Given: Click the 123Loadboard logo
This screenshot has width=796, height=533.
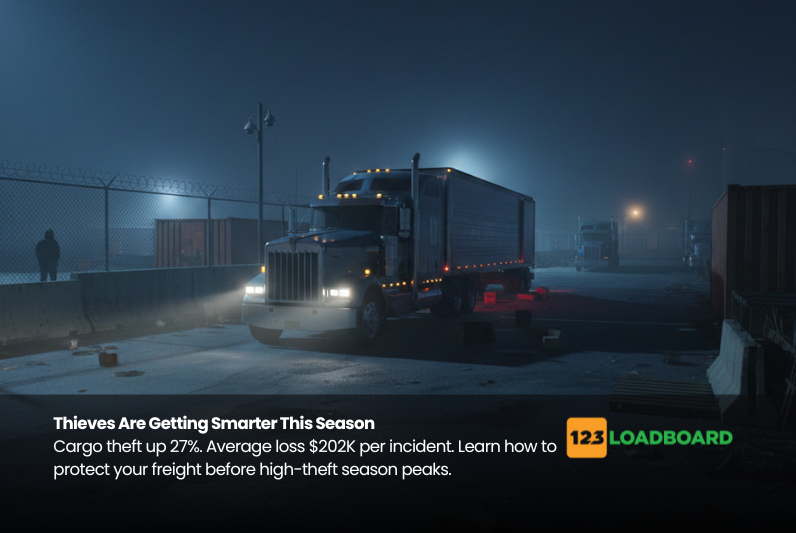Looking at the screenshot, I should [649, 438].
